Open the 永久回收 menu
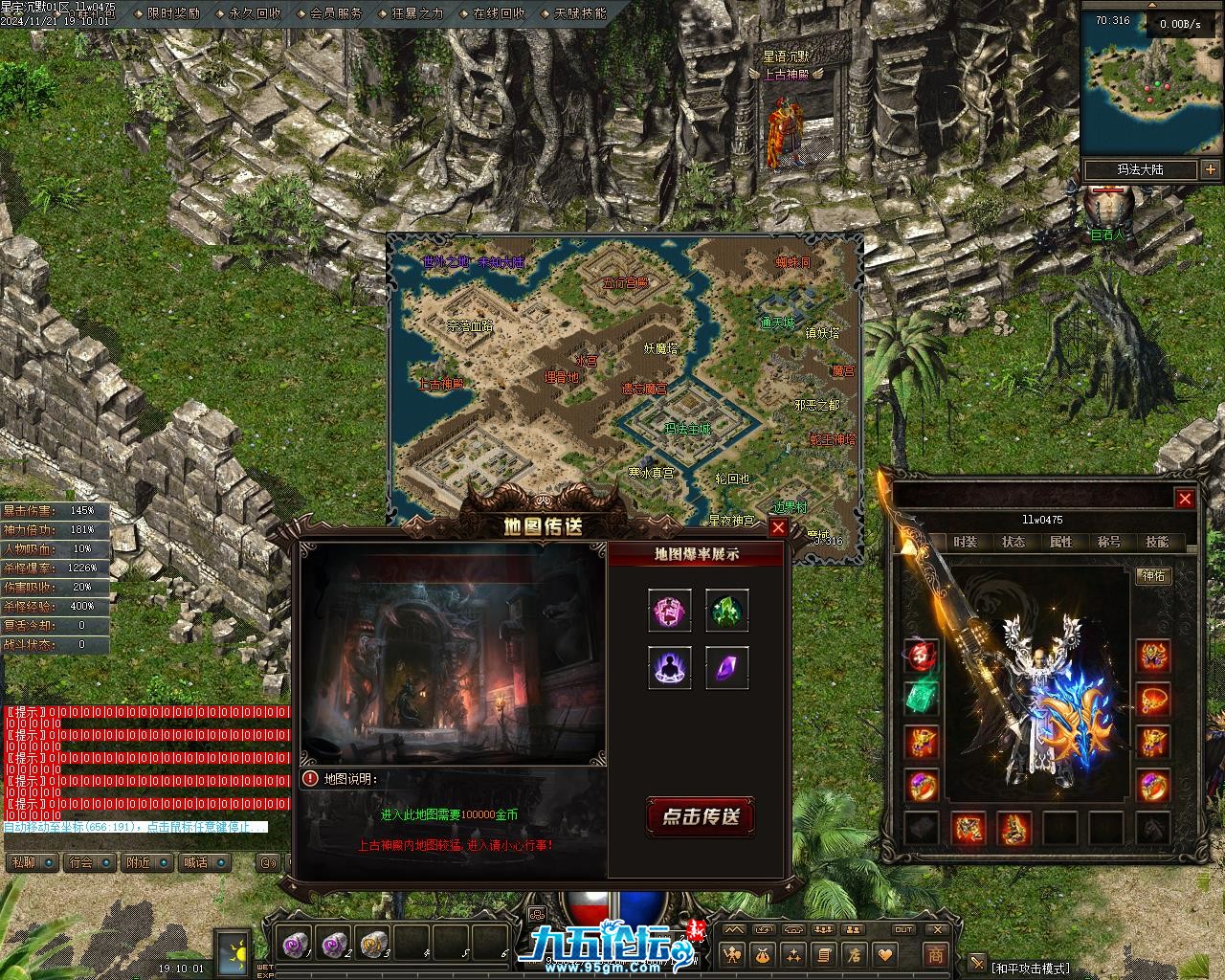The image size is (1225, 980). coord(256,13)
